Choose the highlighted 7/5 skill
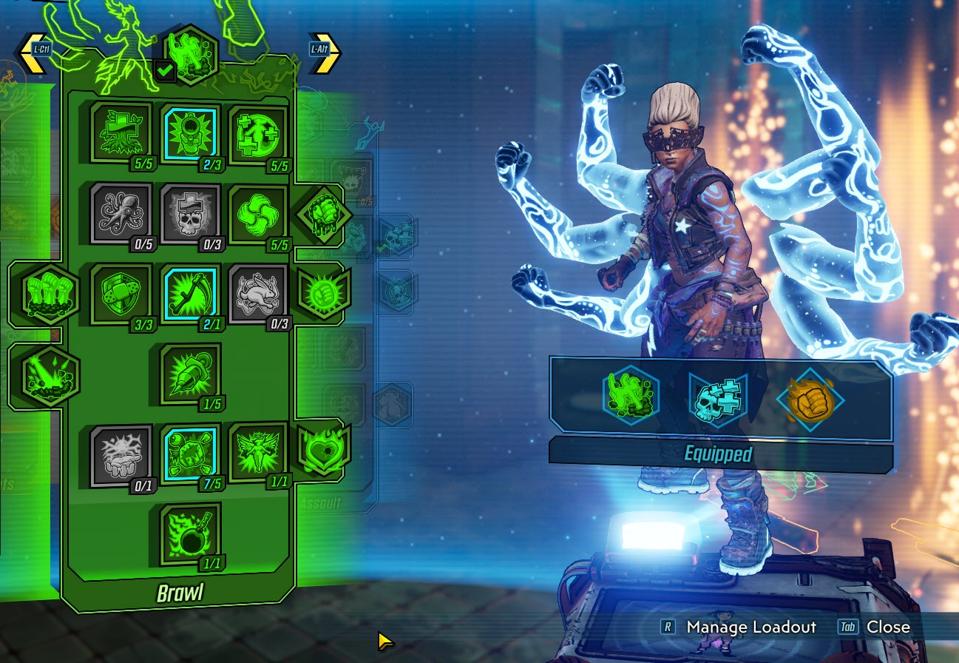The height and width of the screenshot is (663, 959). [190, 453]
